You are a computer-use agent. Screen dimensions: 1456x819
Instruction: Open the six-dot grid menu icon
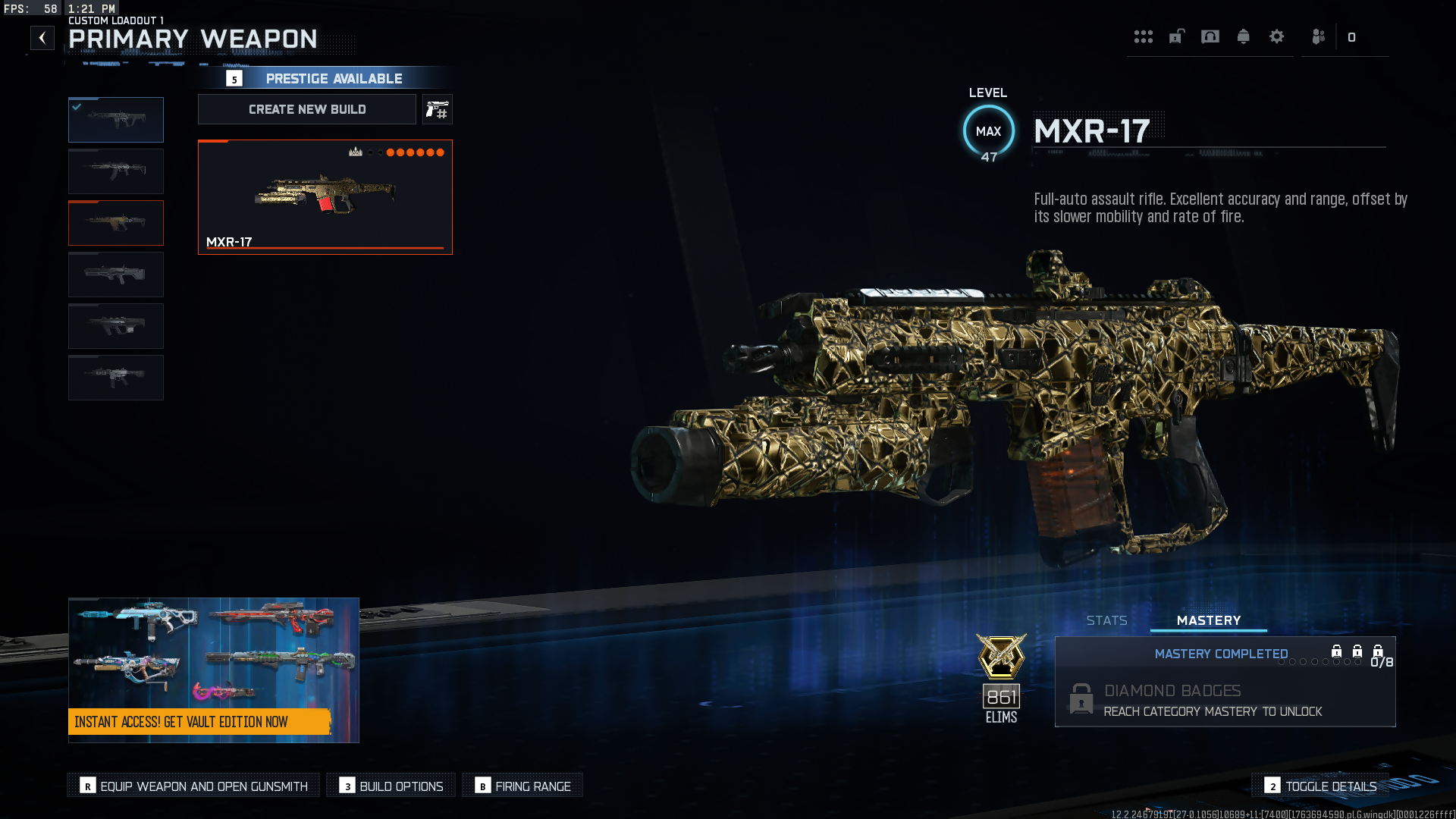click(1144, 36)
